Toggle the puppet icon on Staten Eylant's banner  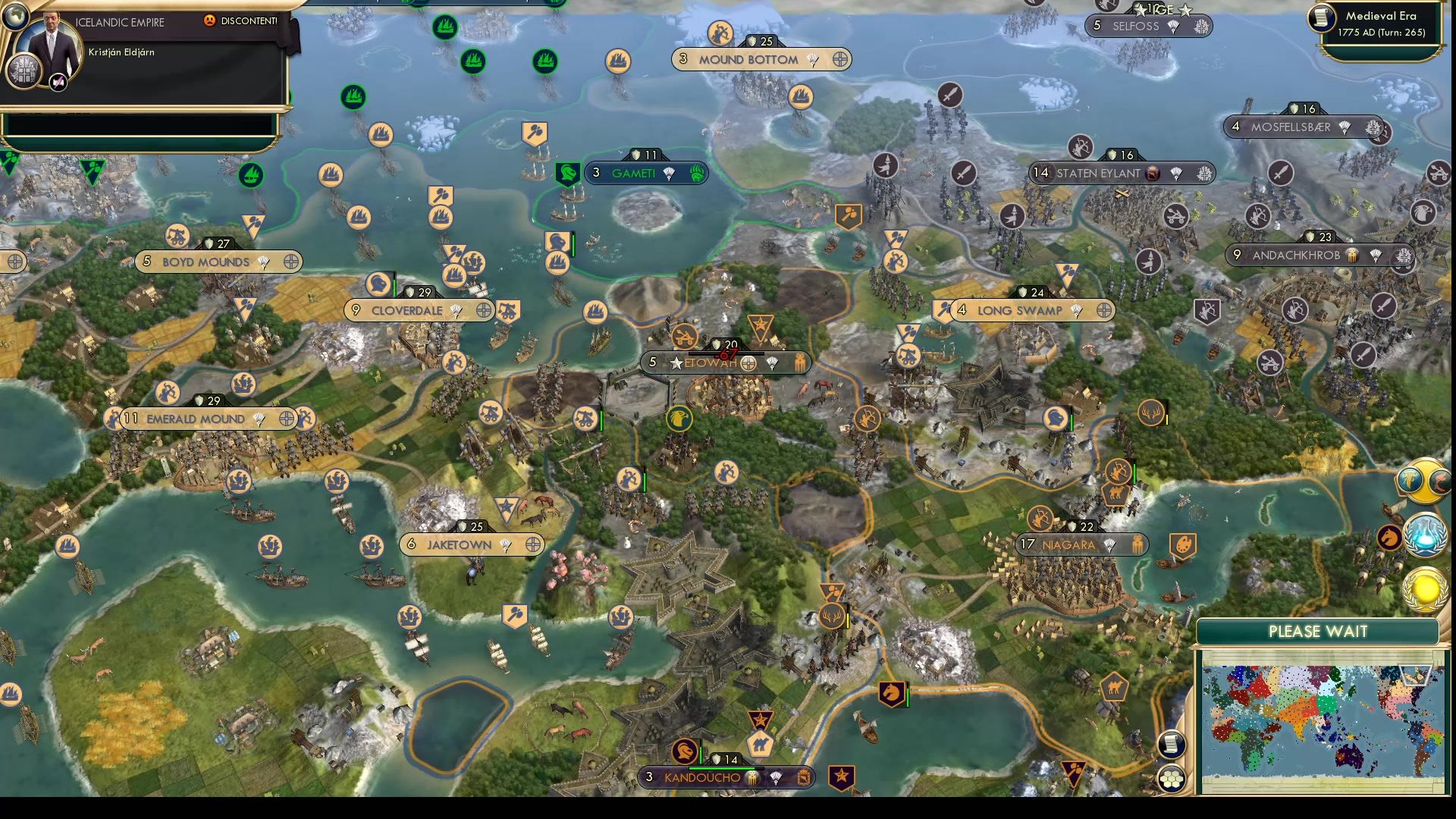(1153, 173)
